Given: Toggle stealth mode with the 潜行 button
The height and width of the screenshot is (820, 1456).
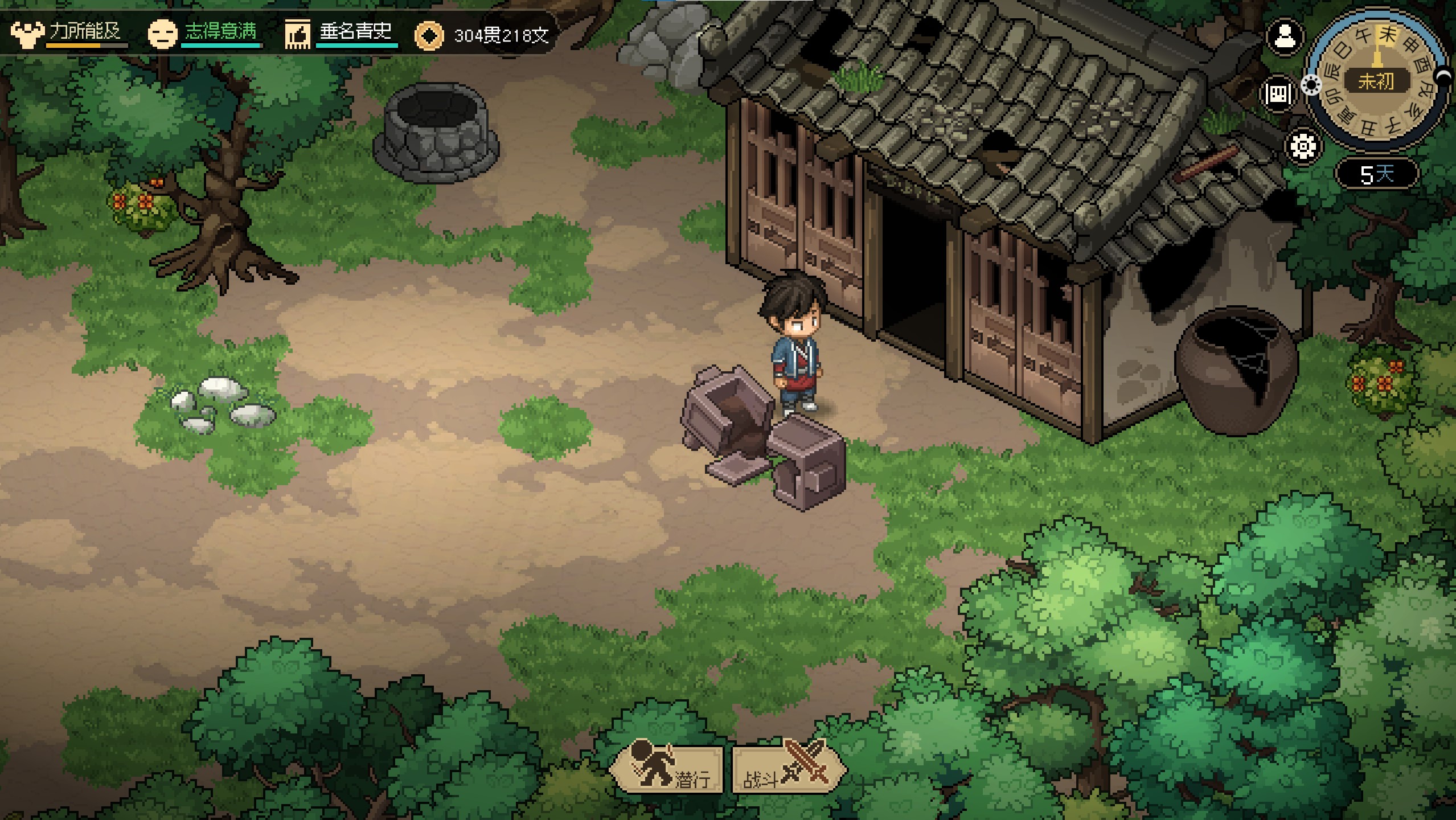Looking at the screenshot, I should click(667, 770).
